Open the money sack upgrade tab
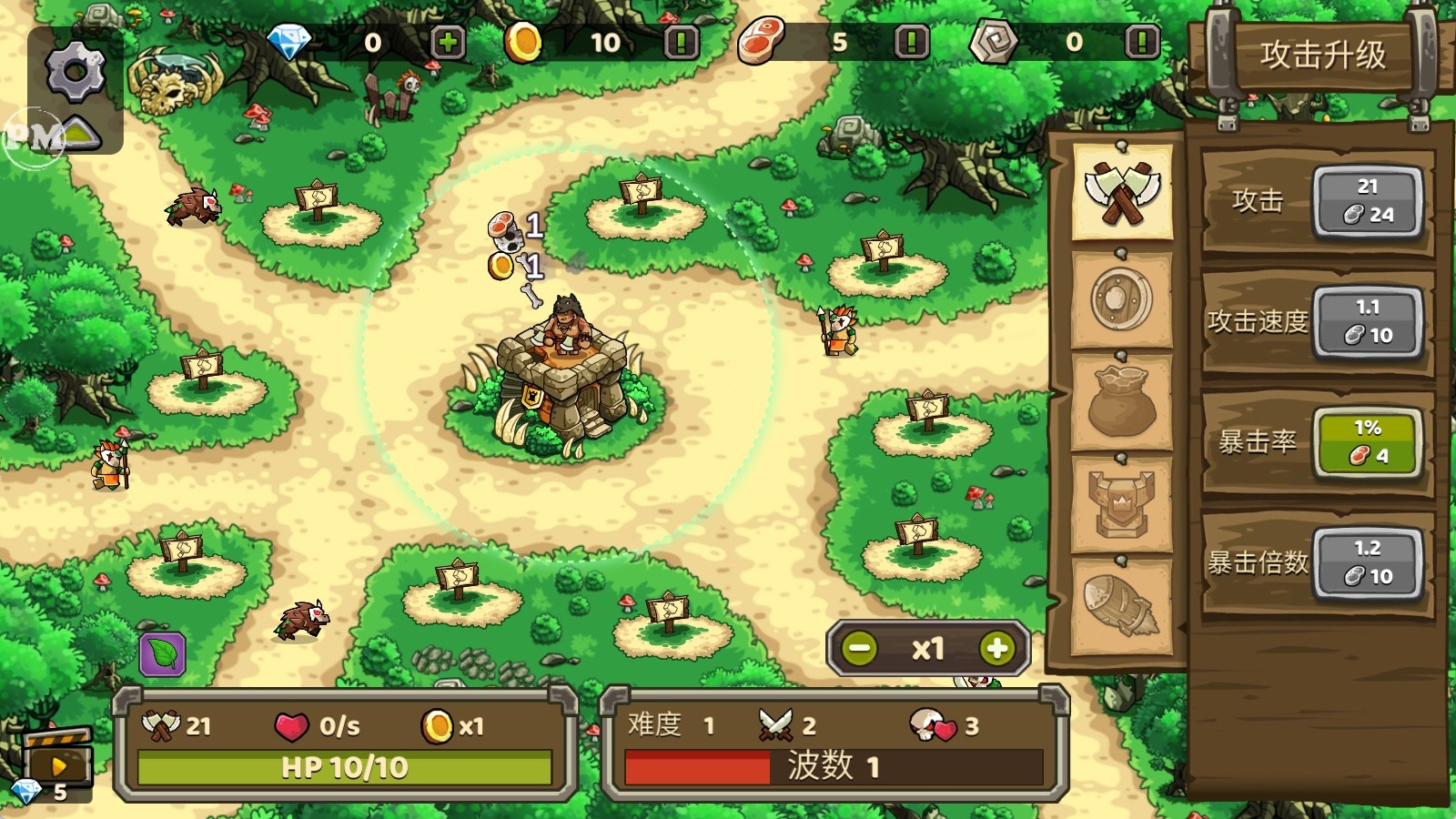1456x819 pixels. pos(1122,401)
